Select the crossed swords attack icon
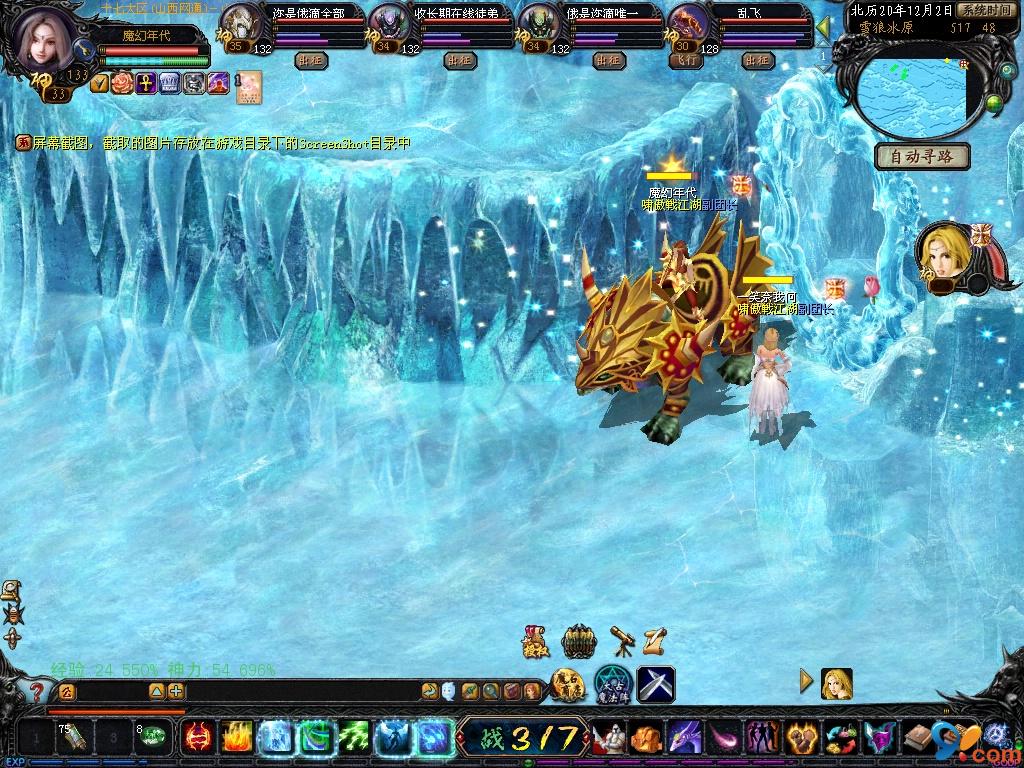Viewport: 1024px width, 768px height. point(656,684)
